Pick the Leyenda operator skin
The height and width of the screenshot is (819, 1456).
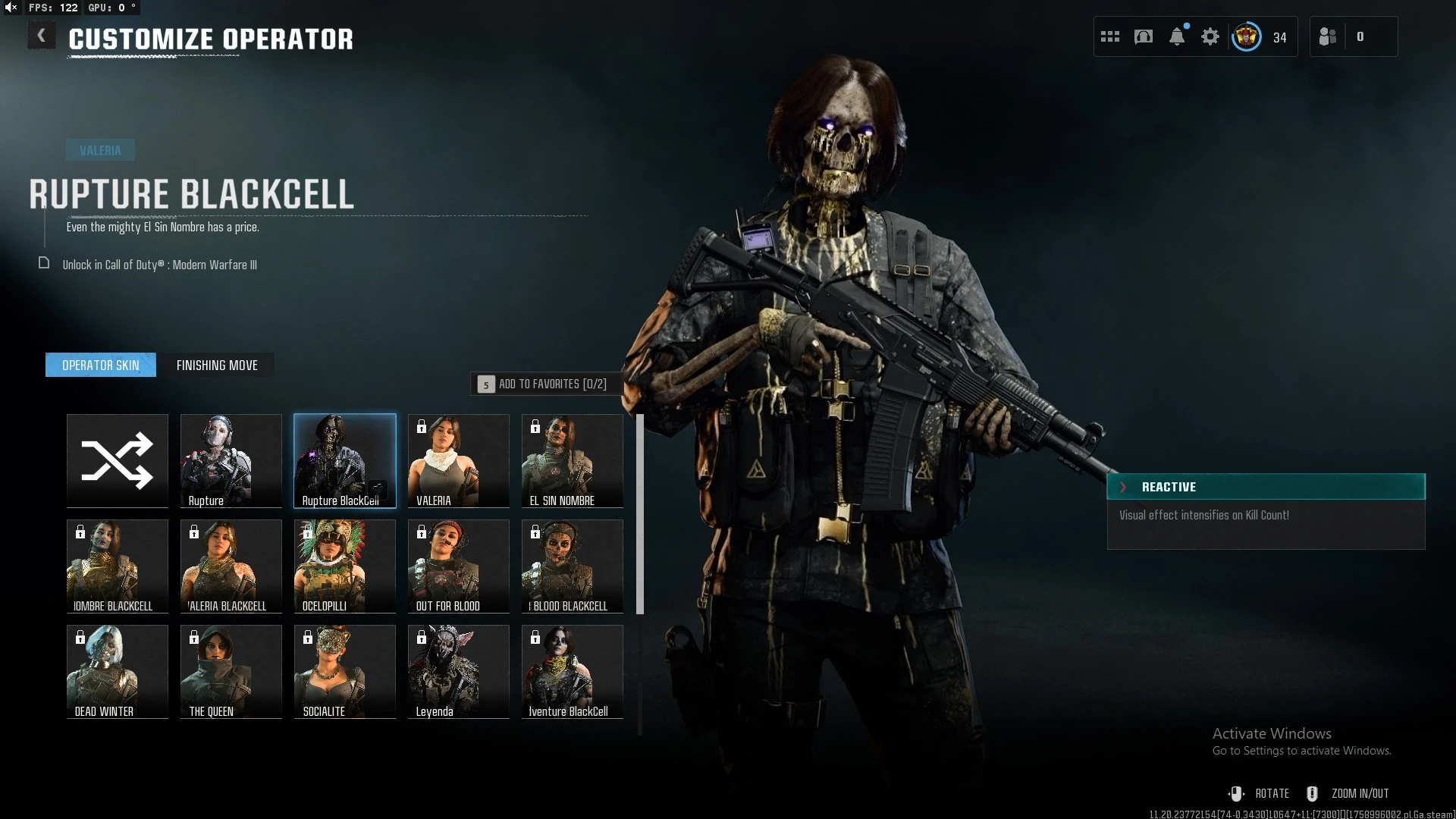pos(459,671)
